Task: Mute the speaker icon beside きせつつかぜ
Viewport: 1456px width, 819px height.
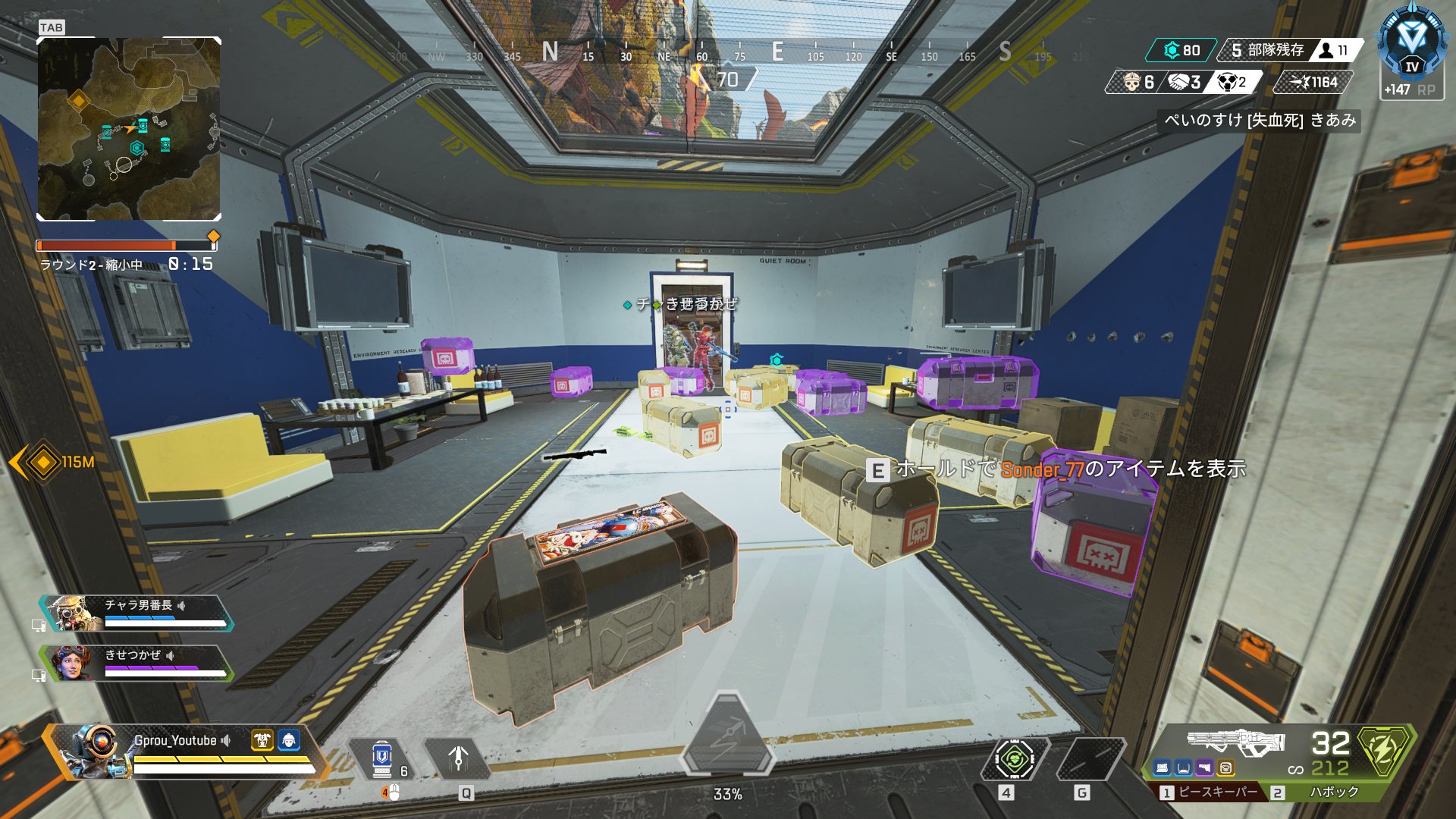Action: click(x=170, y=655)
